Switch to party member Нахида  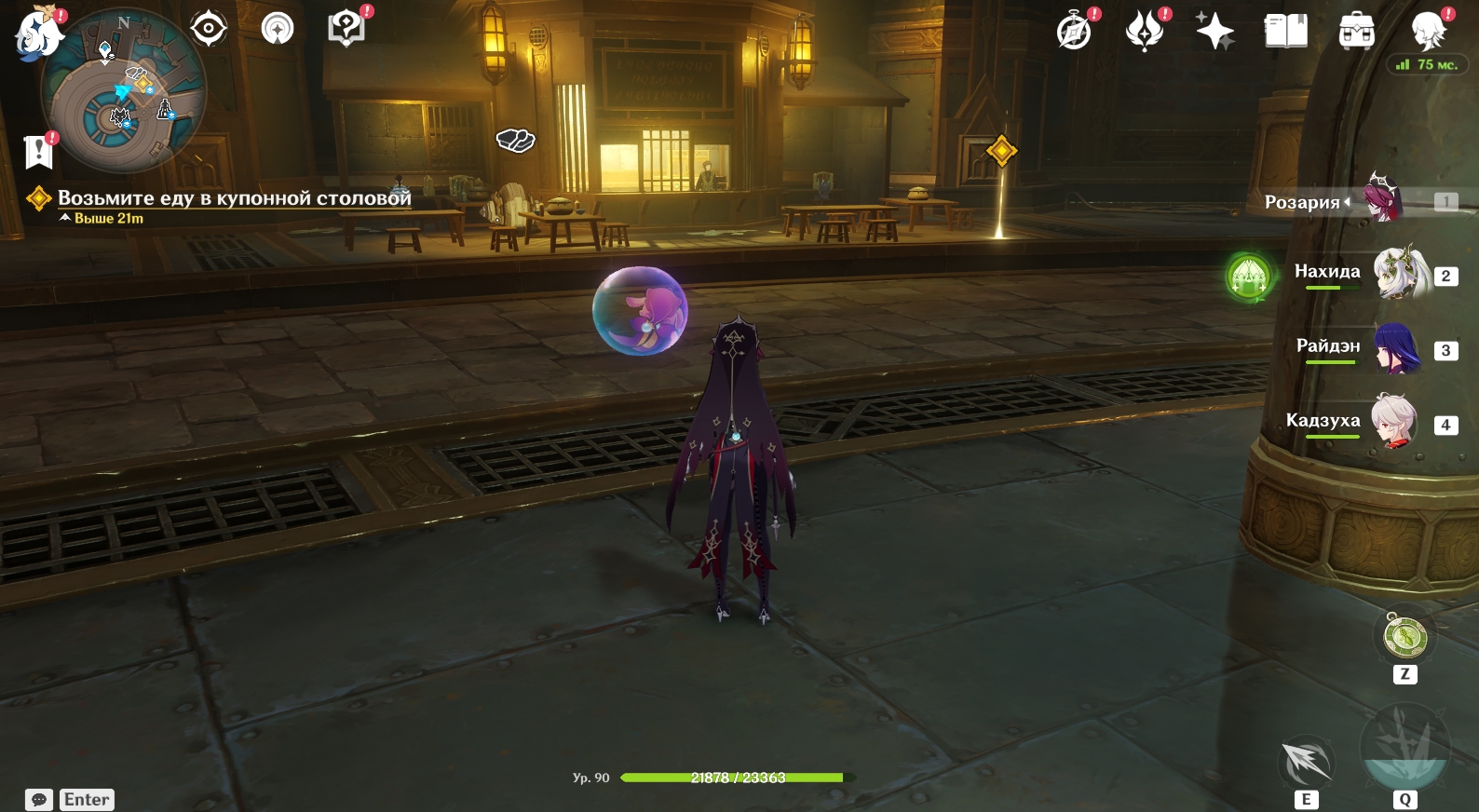1402,273
